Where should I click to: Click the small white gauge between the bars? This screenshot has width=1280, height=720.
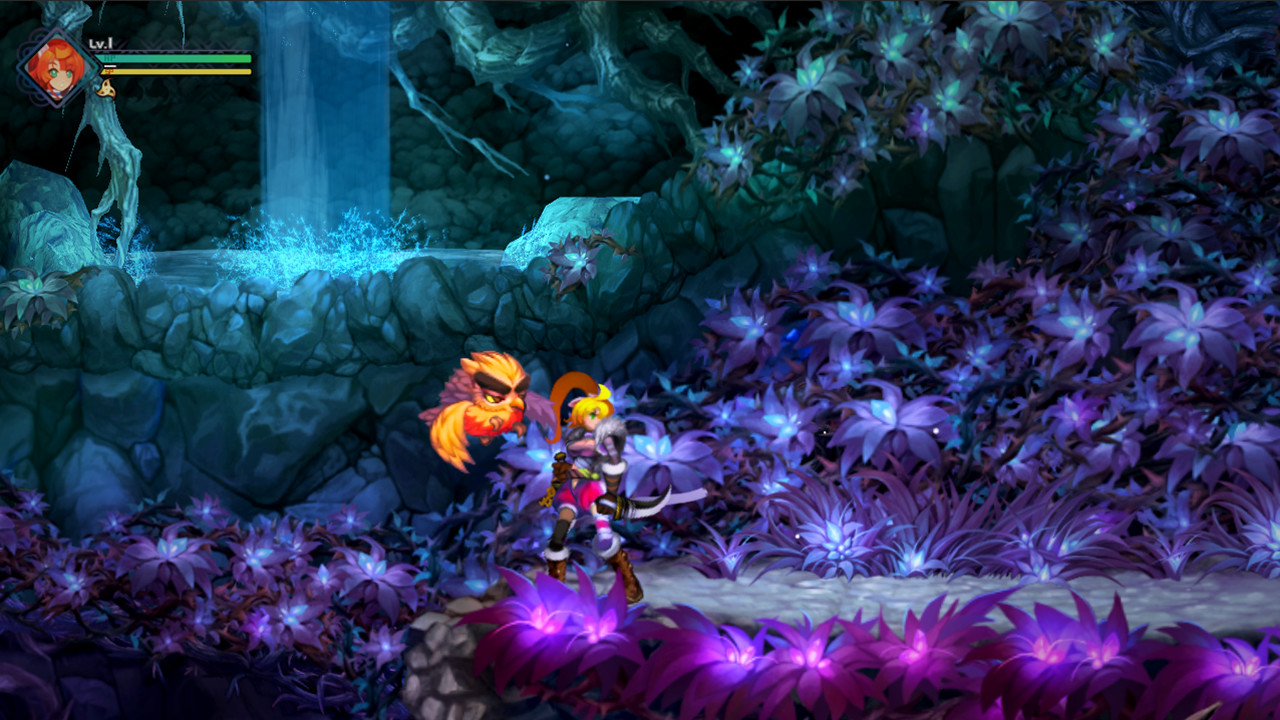tap(110, 65)
